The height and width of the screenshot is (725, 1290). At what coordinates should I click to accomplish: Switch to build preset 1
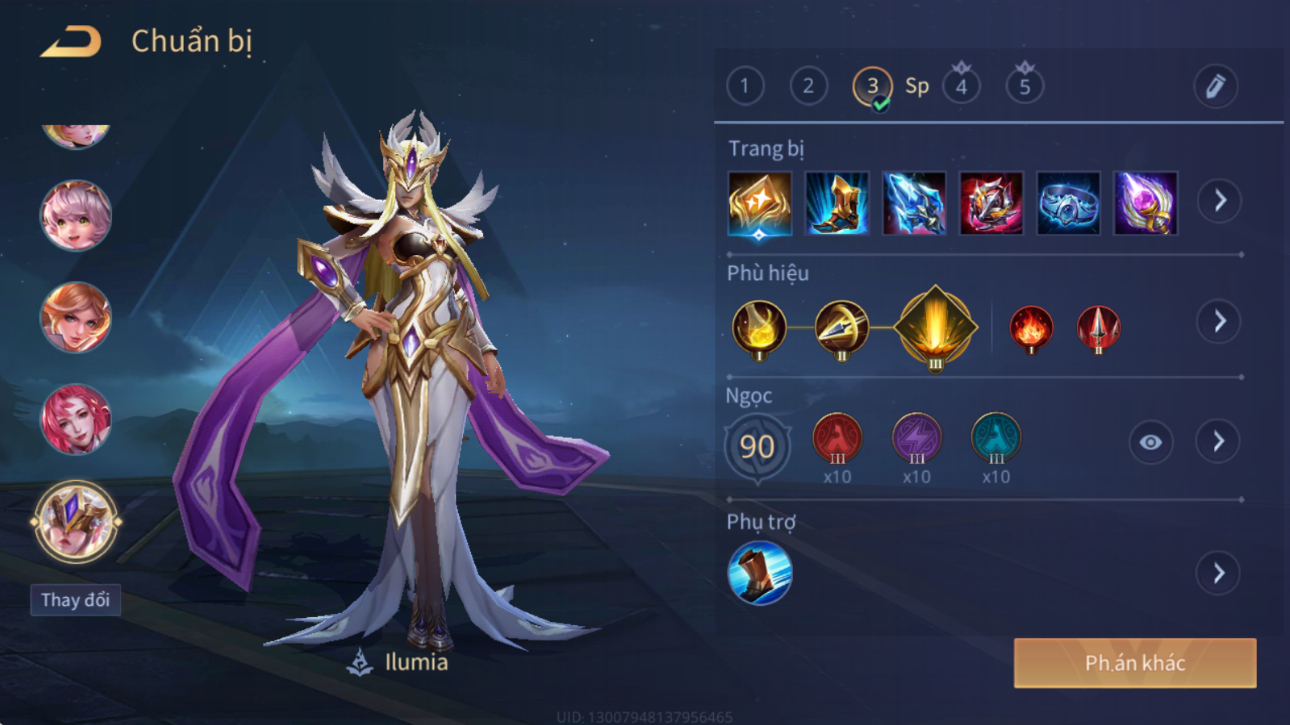745,86
